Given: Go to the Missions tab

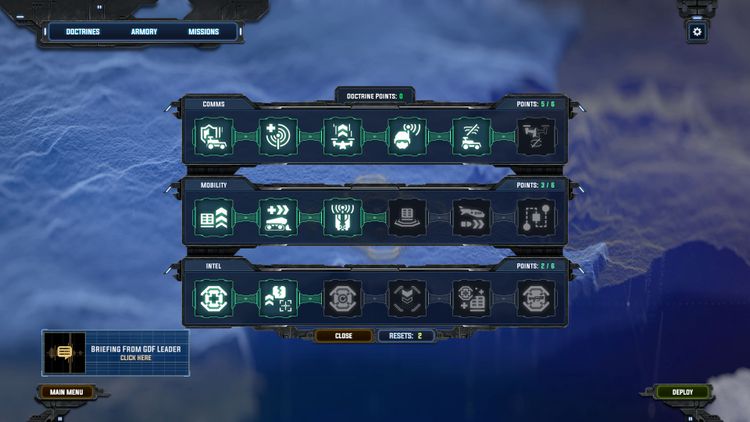Looking at the screenshot, I should click(204, 32).
